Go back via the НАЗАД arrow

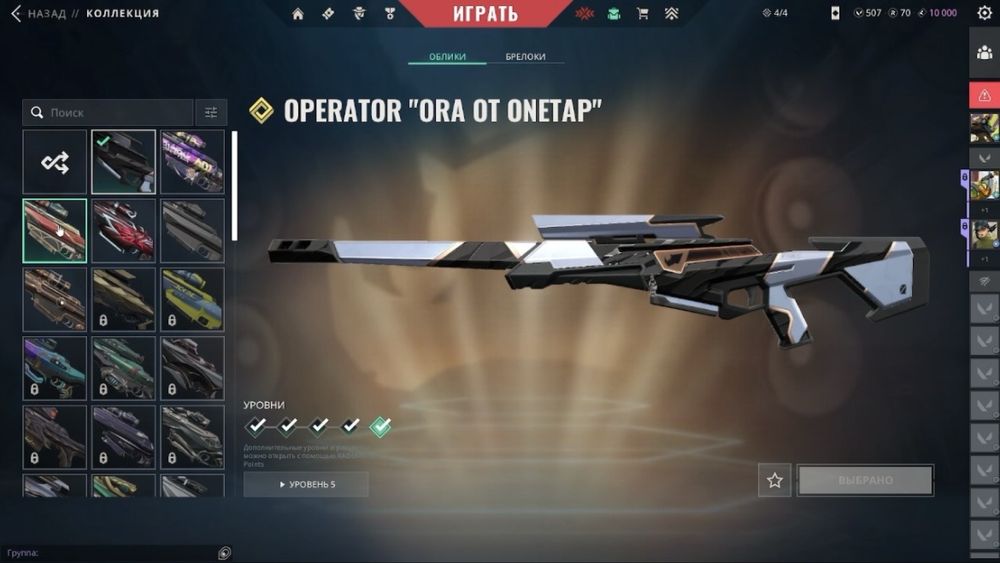click(x=15, y=13)
